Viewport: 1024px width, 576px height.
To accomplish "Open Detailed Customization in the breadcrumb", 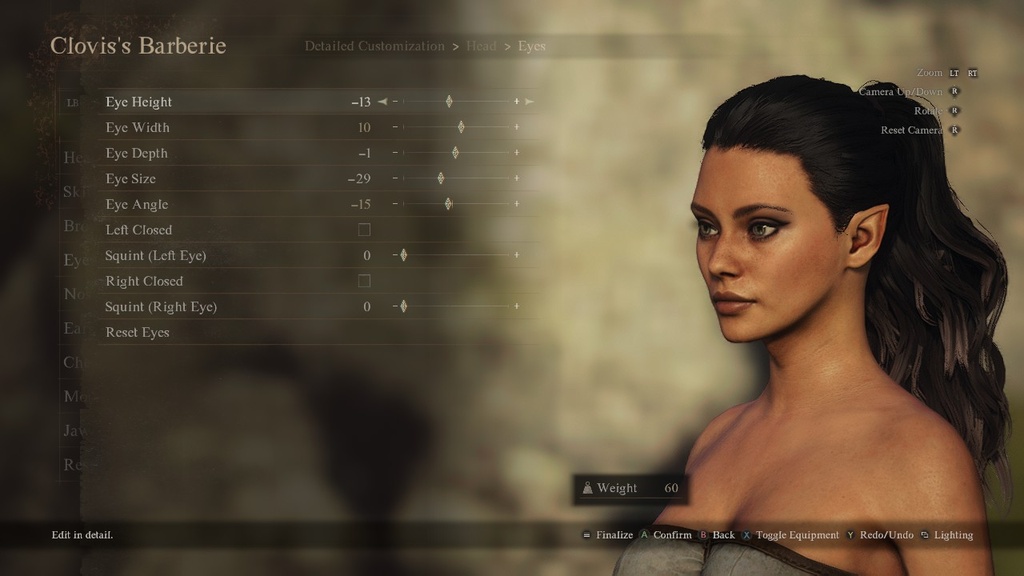I will pyautogui.click(x=374, y=46).
